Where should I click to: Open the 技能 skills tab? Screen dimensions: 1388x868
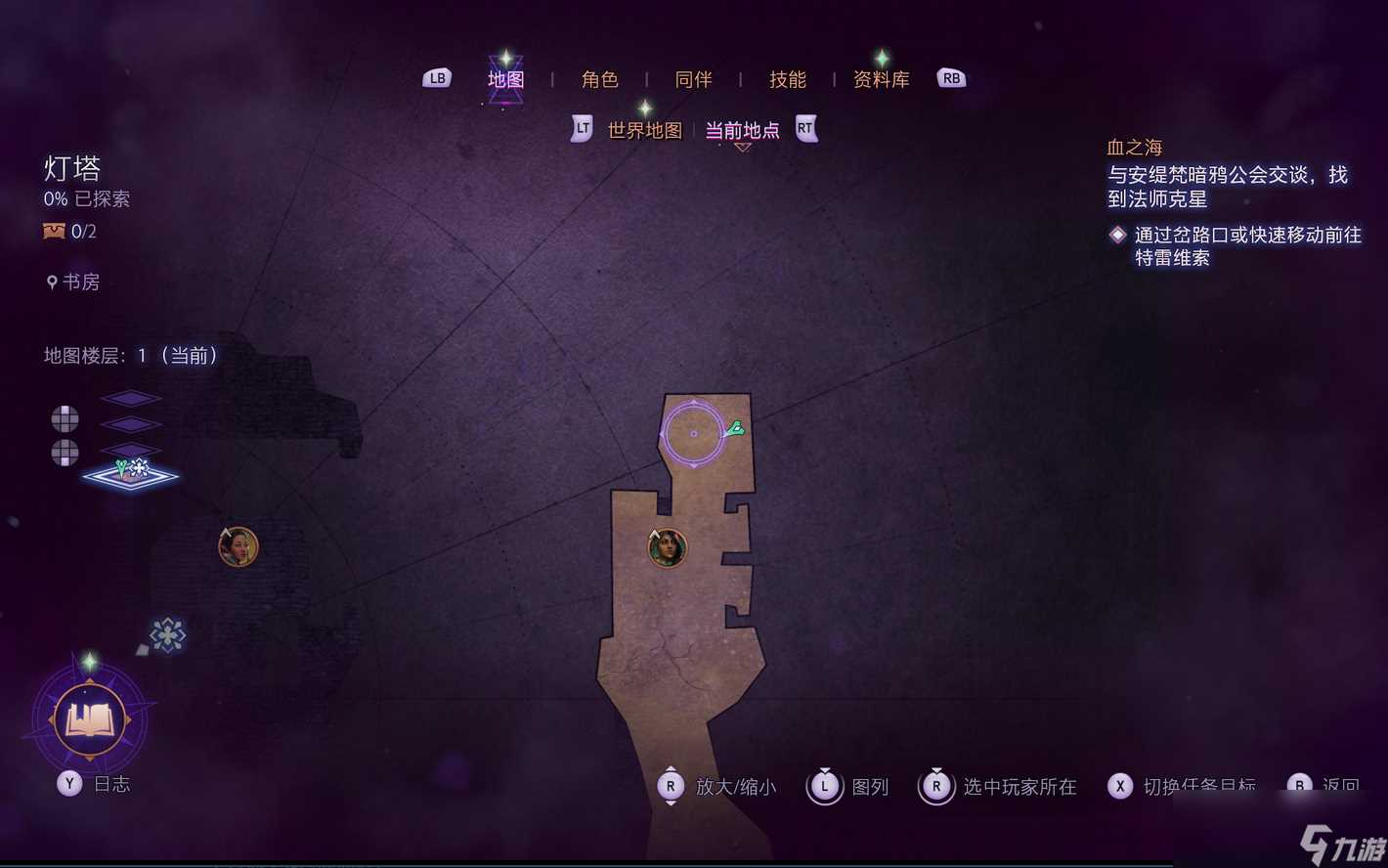(788, 79)
